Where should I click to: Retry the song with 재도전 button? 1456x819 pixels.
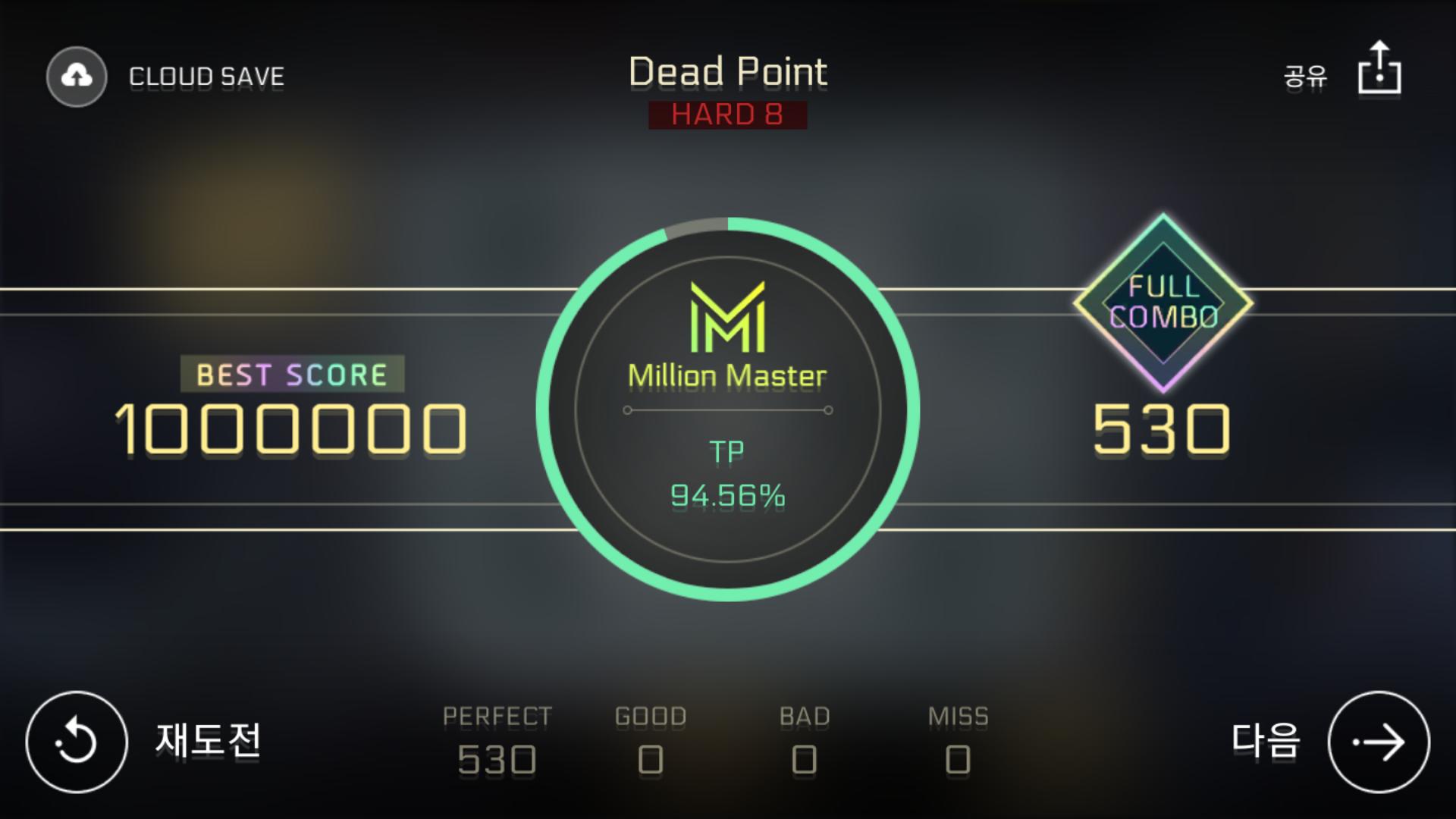click(77, 742)
